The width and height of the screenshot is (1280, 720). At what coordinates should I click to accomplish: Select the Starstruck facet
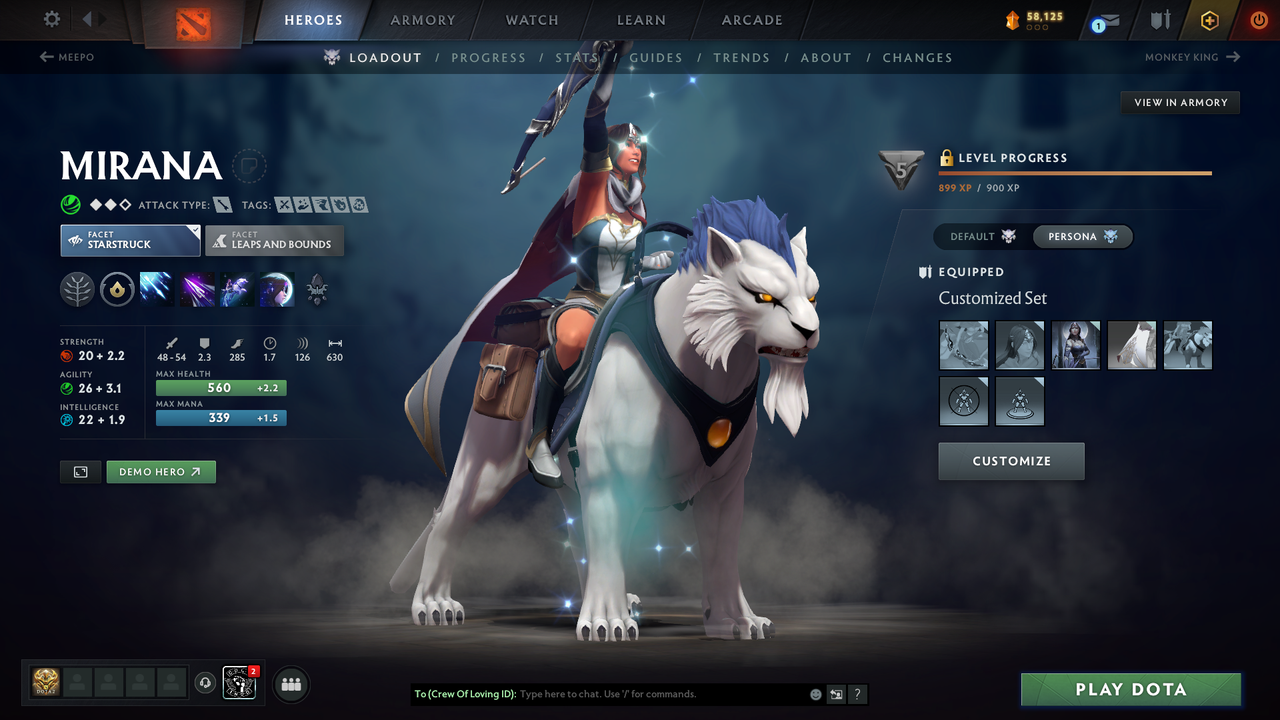pos(130,240)
